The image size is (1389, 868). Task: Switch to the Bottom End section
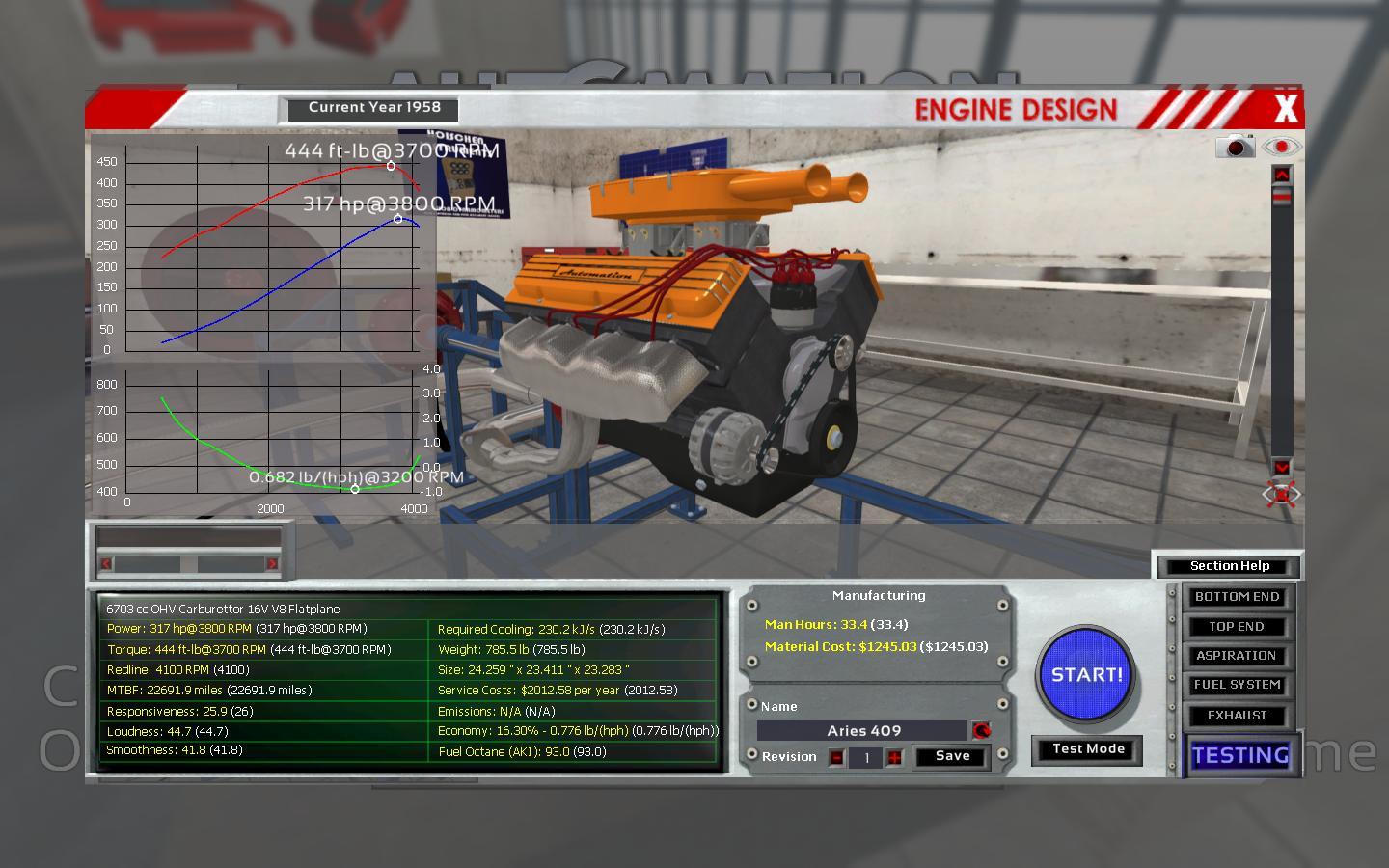click(1237, 597)
